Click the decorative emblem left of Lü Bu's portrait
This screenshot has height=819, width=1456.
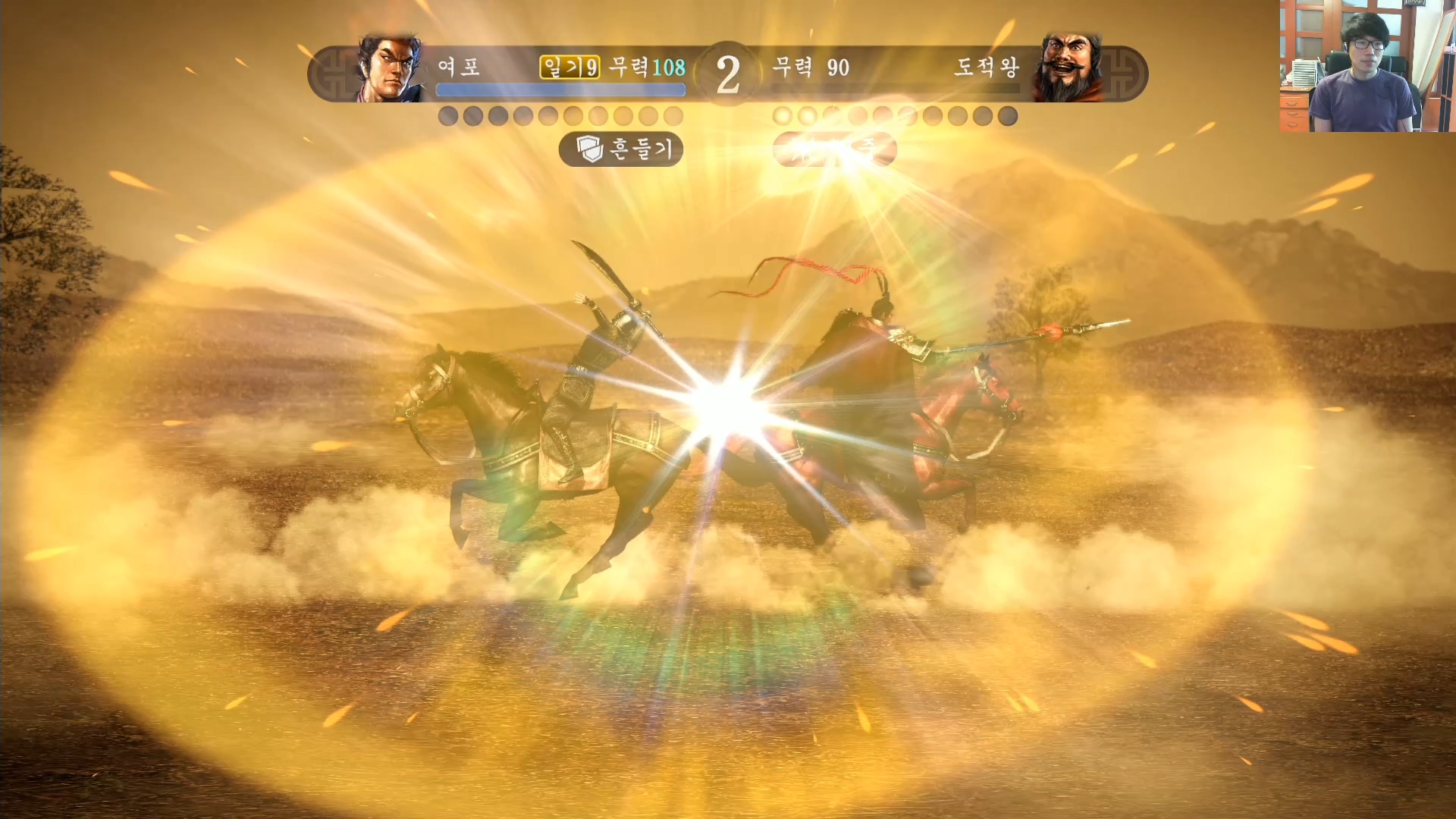coord(336,72)
